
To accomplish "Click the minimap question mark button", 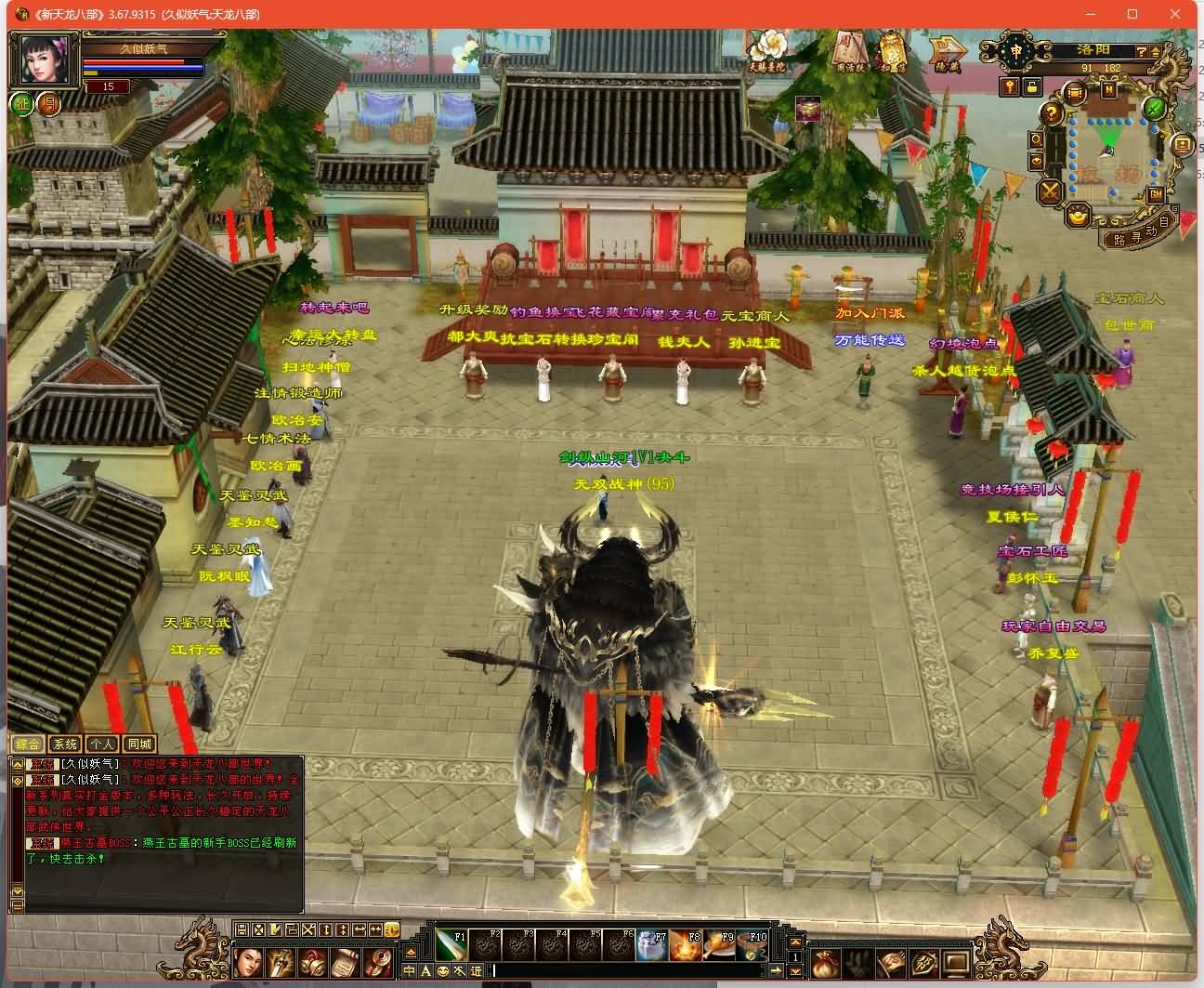I will (x=1051, y=113).
